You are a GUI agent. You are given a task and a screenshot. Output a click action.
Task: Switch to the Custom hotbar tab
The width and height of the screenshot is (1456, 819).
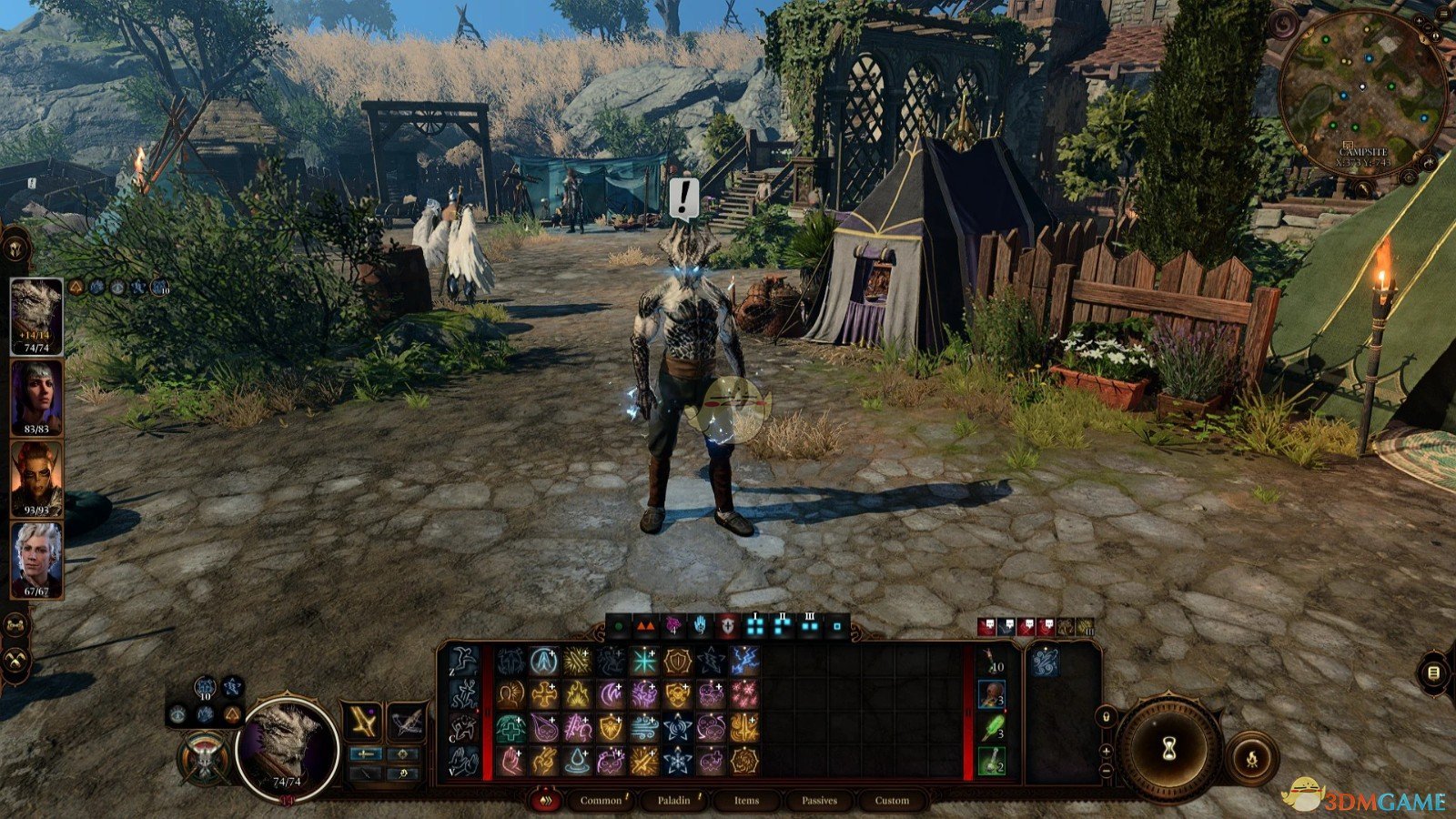pos(892,801)
